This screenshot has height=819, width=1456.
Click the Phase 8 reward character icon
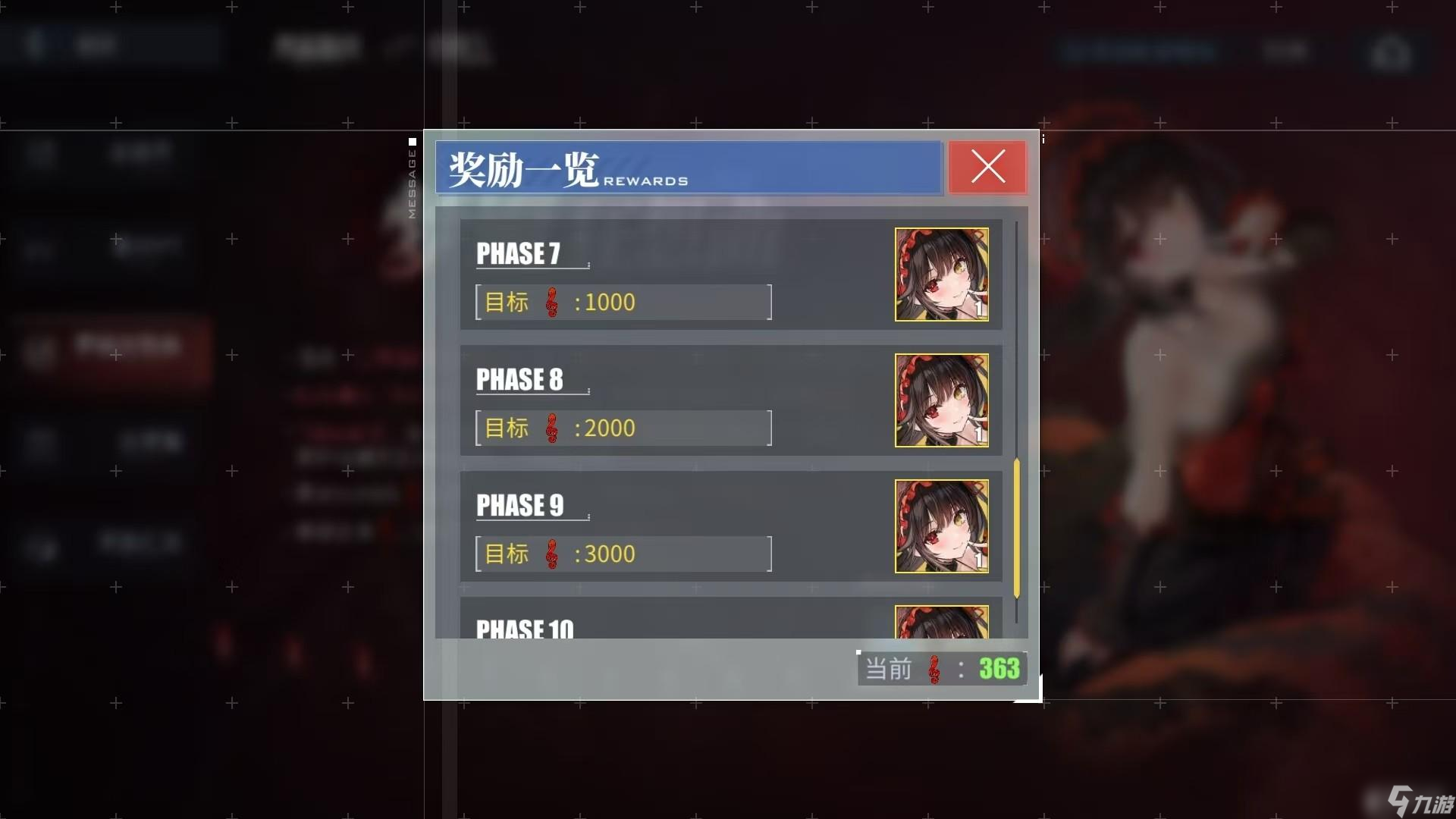(x=941, y=400)
